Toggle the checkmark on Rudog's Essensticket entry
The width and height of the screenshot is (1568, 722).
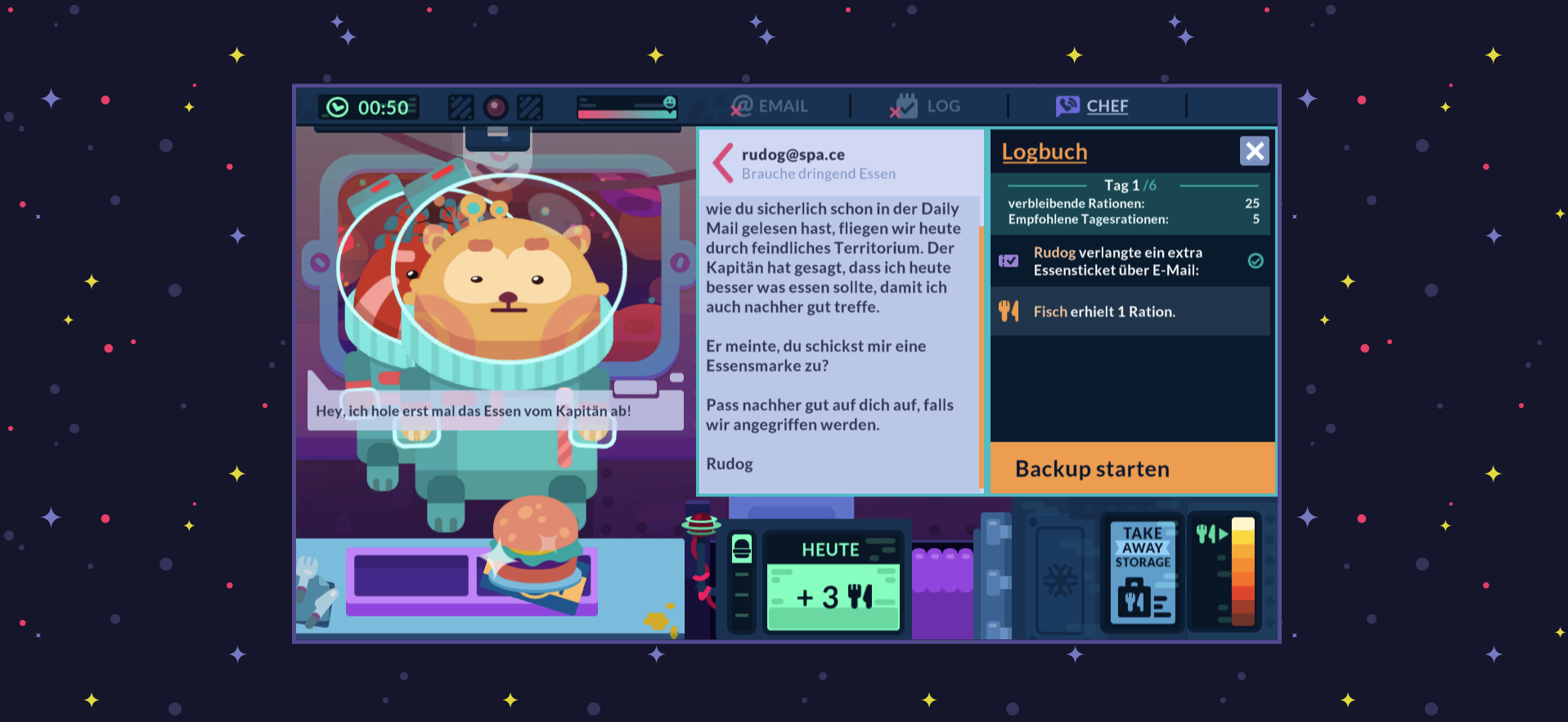[x=1256, y=261]
